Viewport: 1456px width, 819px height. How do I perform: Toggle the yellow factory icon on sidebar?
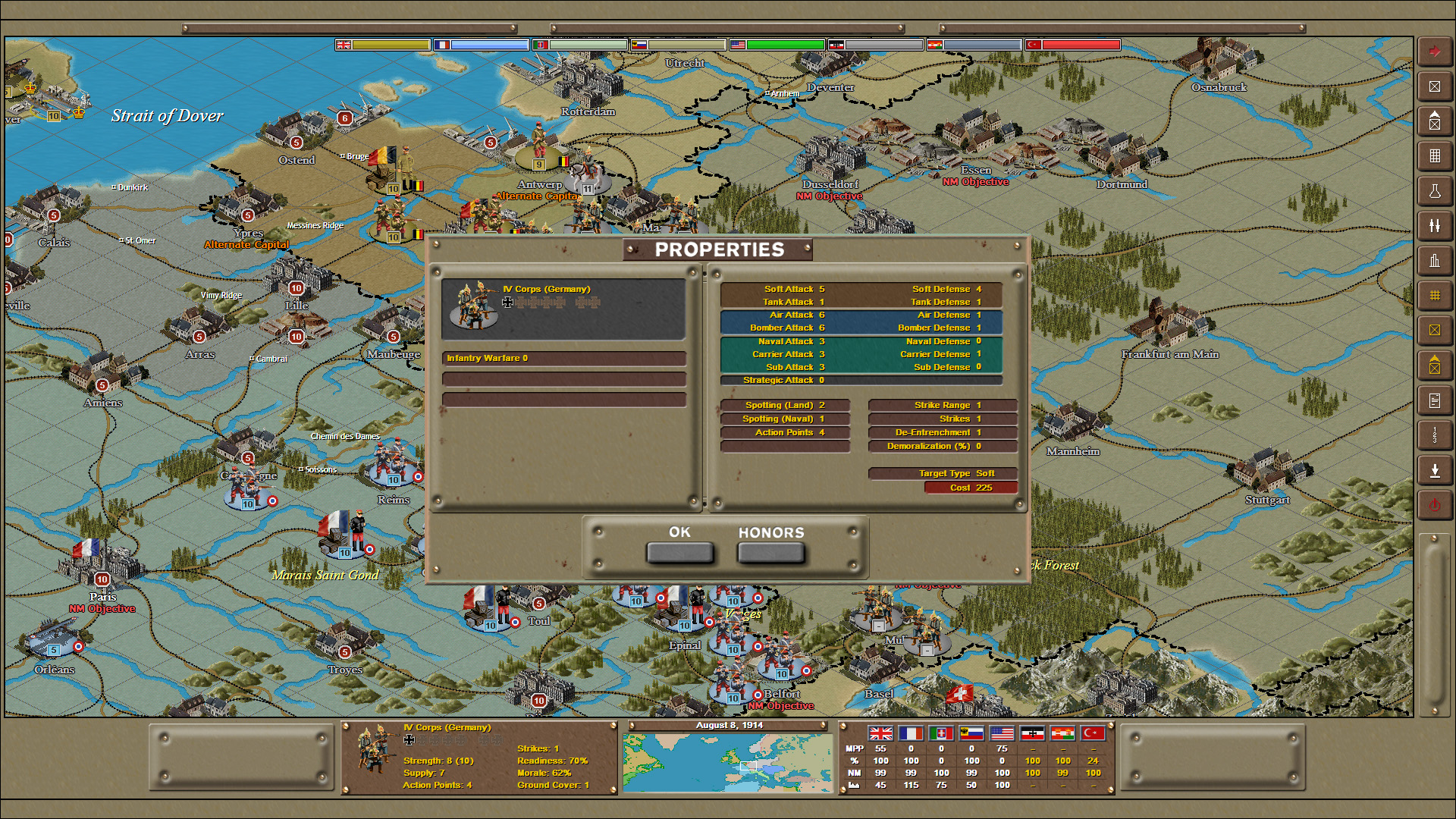point(1435,365)
